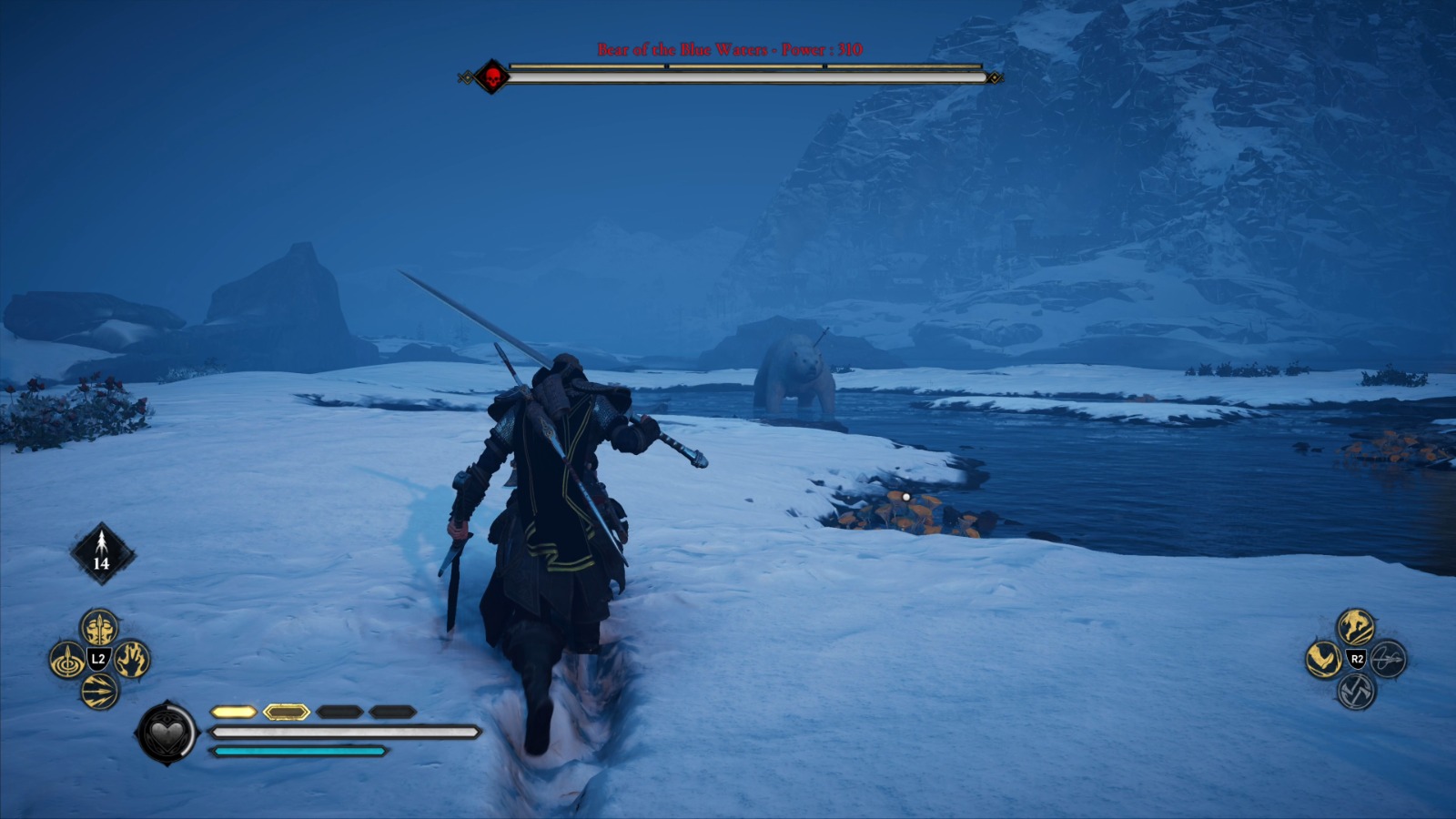This screenshot has width=1456, height=819.
Task: Toggle the L2 ability wheel badge
Action: (98, 657)
